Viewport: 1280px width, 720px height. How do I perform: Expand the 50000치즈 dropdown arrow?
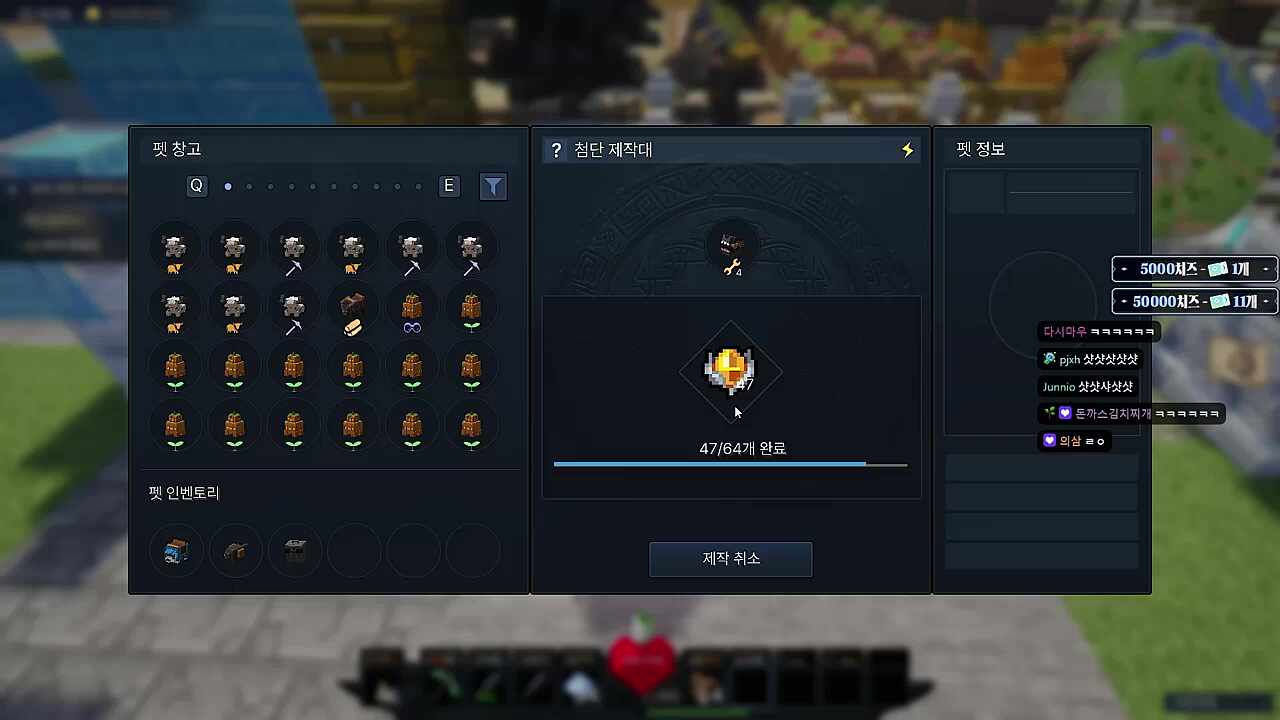click(x=1267, y=301)
